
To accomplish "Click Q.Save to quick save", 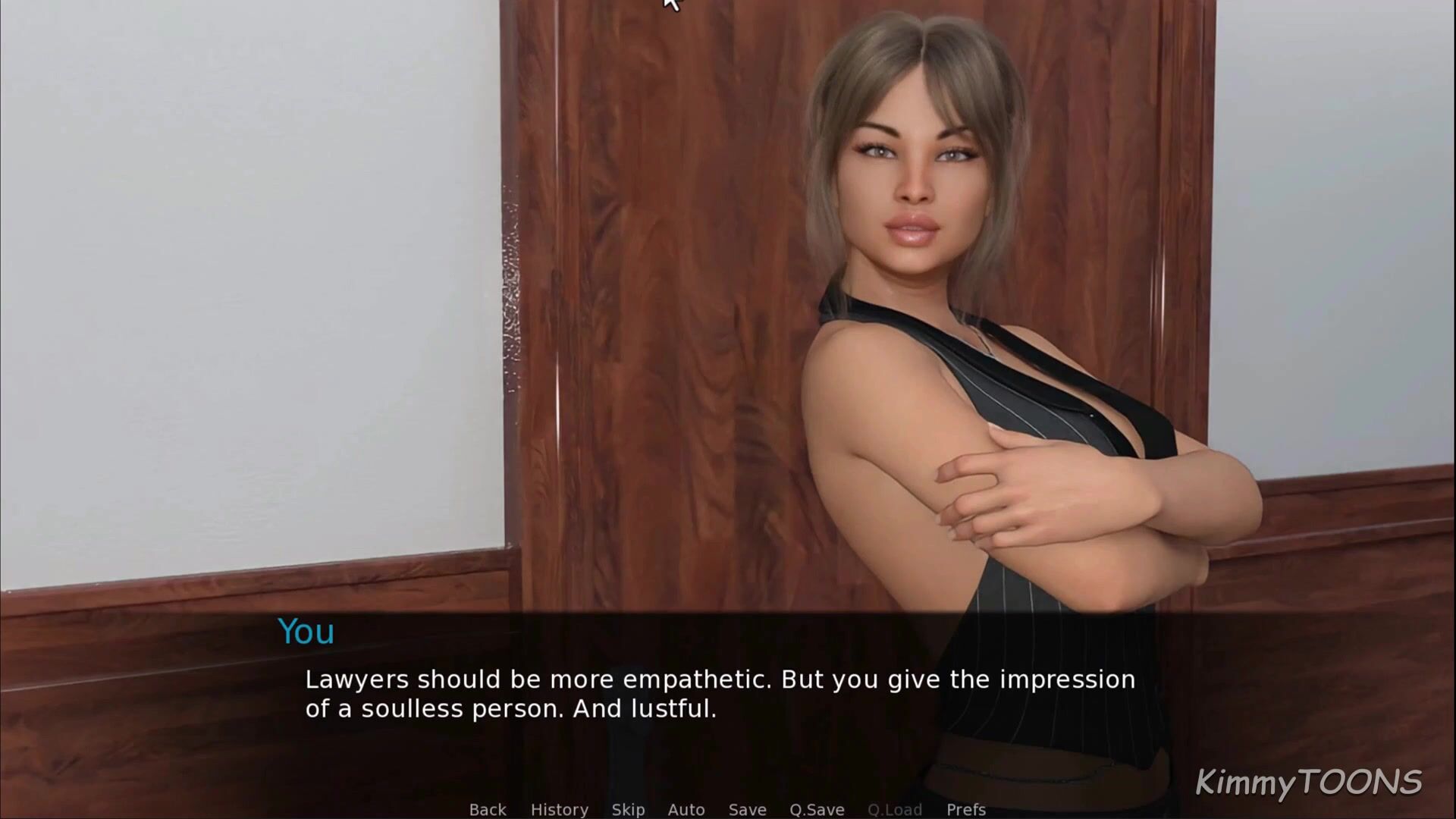I will coord(817,809).
